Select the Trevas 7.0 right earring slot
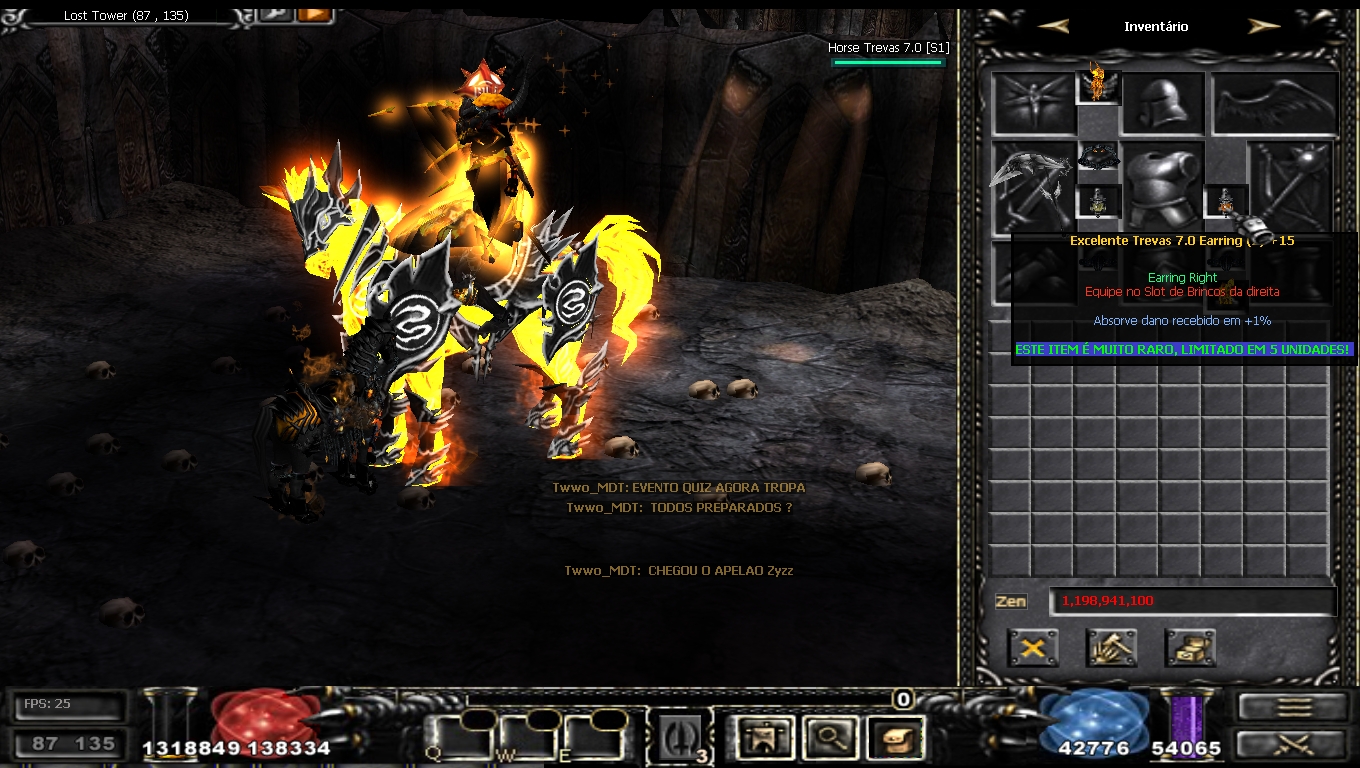The image size is (1360, 768). pos(1226,201)
